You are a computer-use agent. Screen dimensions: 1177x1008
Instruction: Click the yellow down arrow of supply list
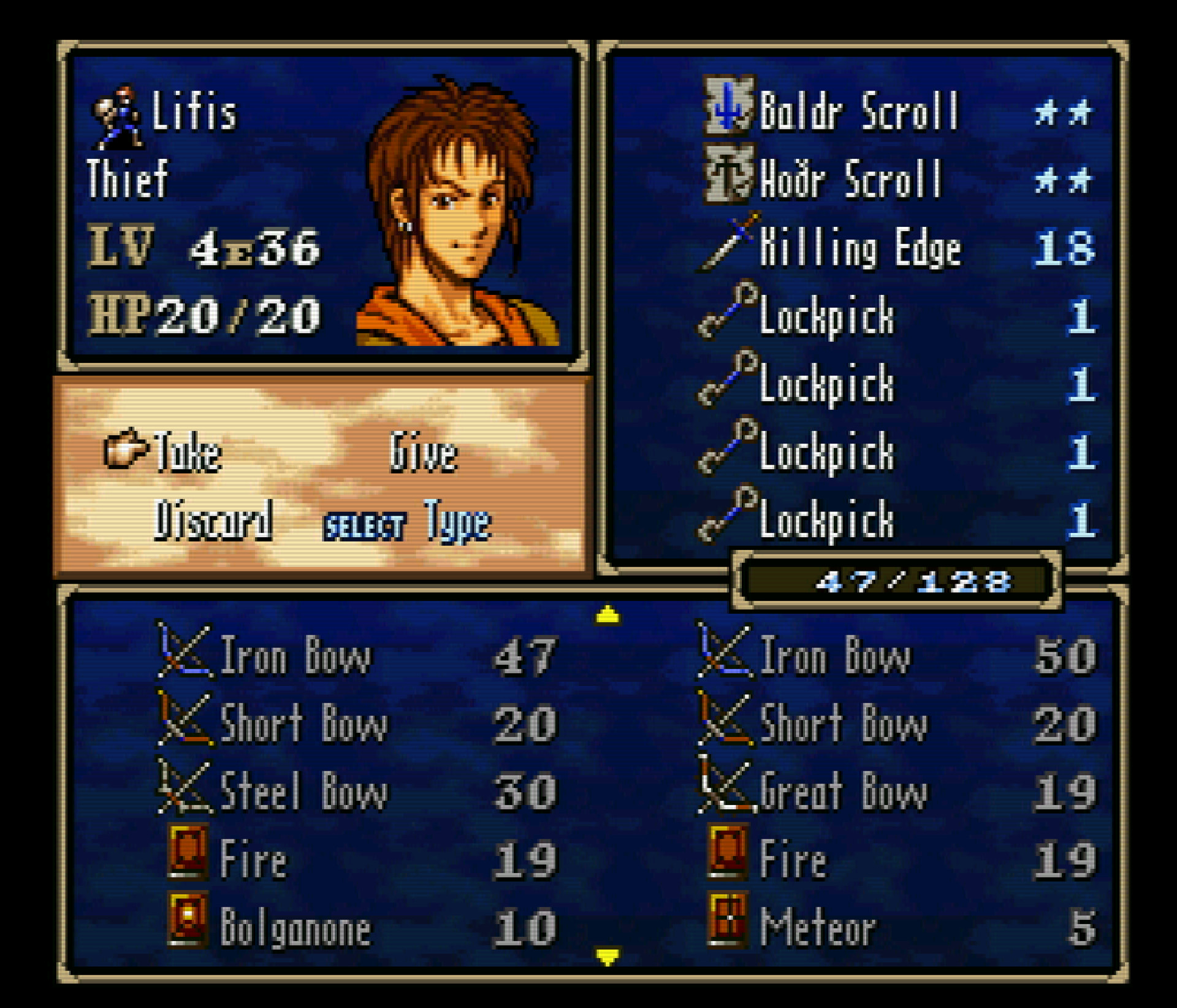(608, 956)
